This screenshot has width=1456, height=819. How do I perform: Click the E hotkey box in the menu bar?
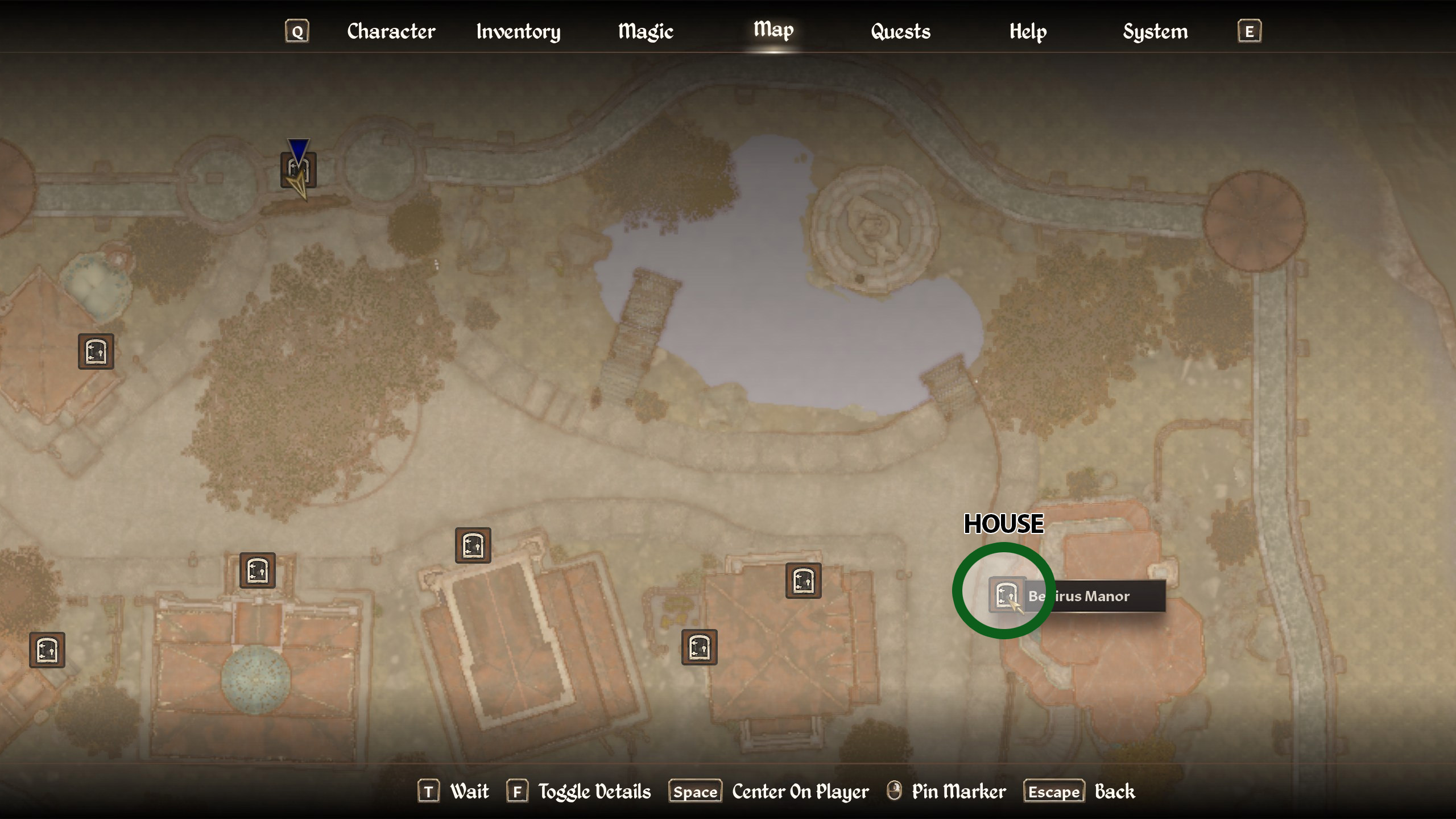pos(1249,31)
